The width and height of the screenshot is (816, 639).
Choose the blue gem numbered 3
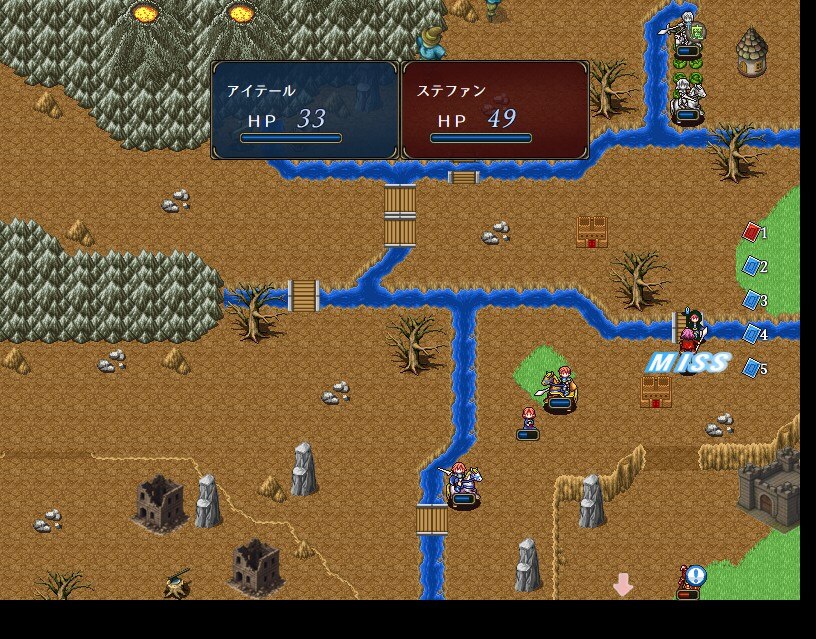pos(752,300)
